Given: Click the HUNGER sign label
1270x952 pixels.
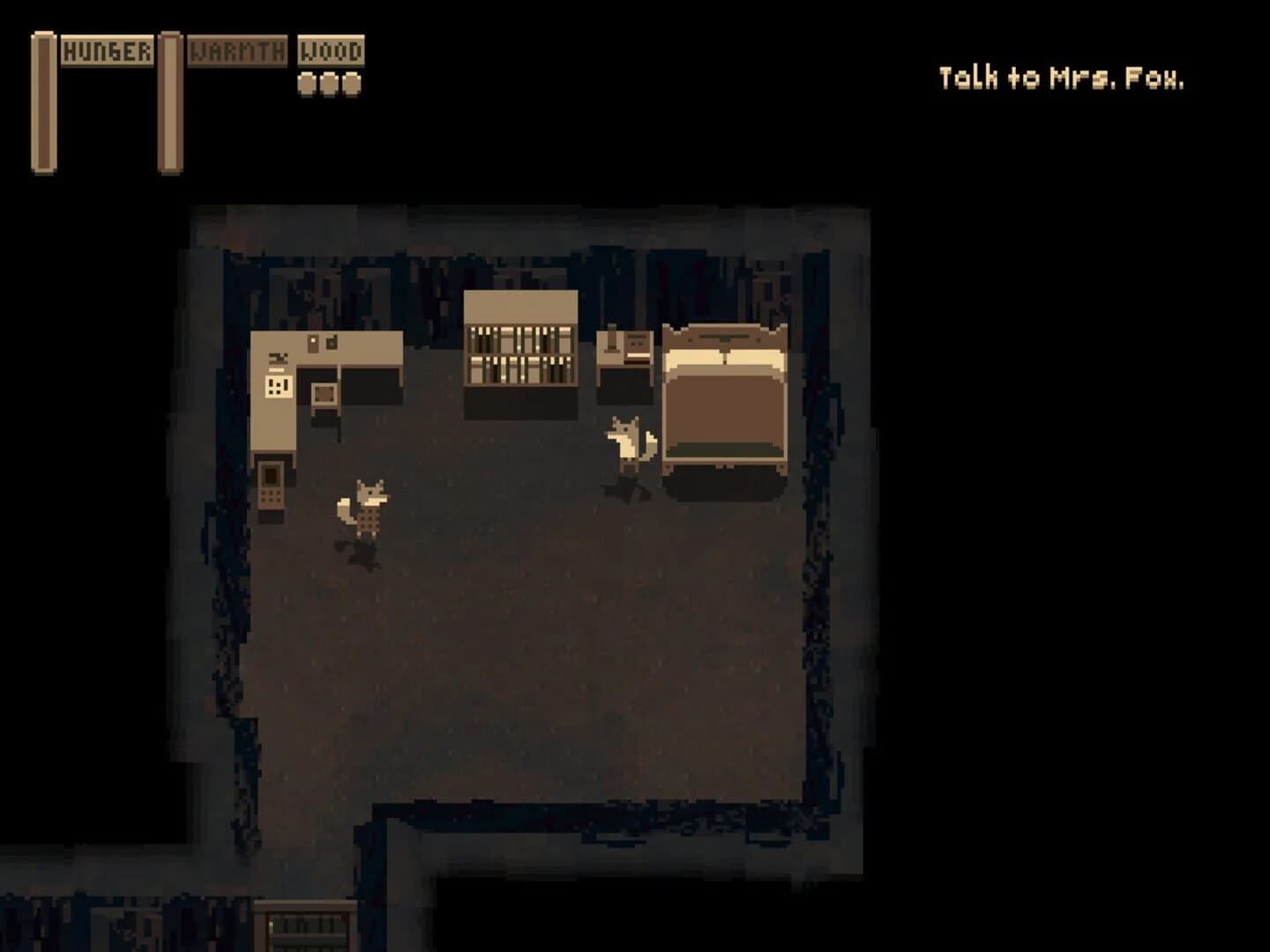Looking at the screenshot, I should coord(109,51).
